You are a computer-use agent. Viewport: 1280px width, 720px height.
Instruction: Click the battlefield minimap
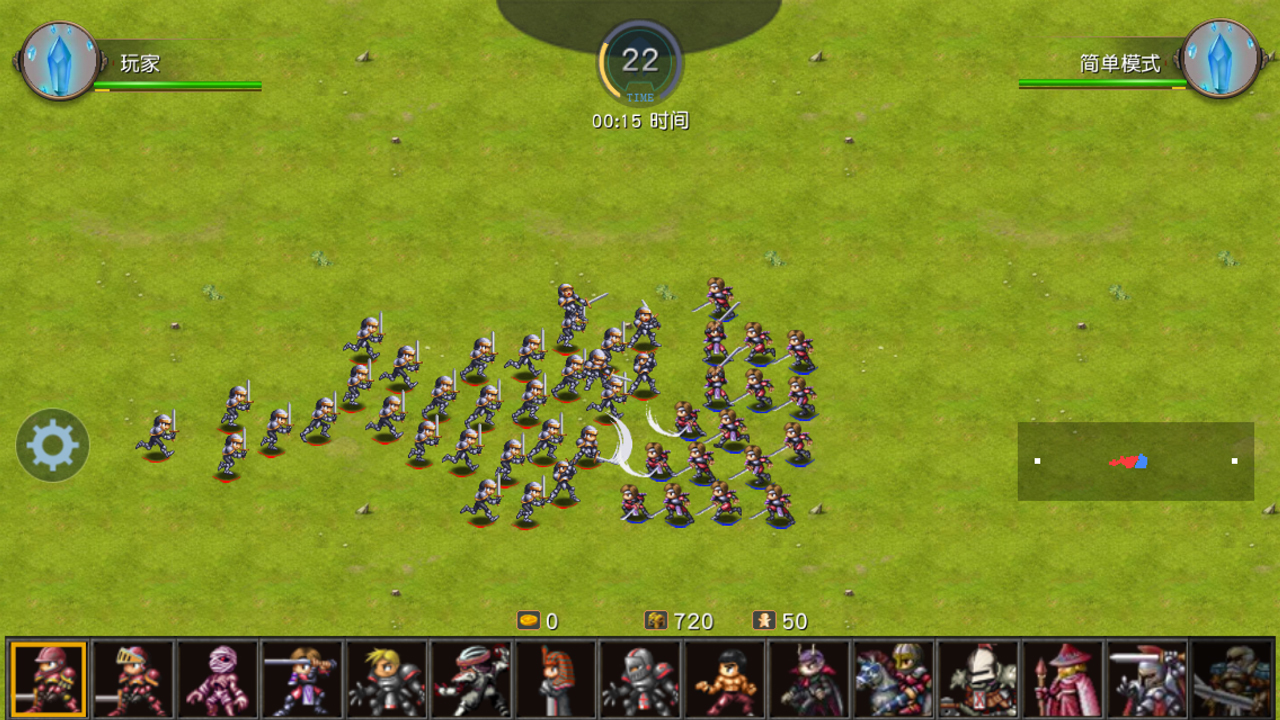[x=1135, y=461]
